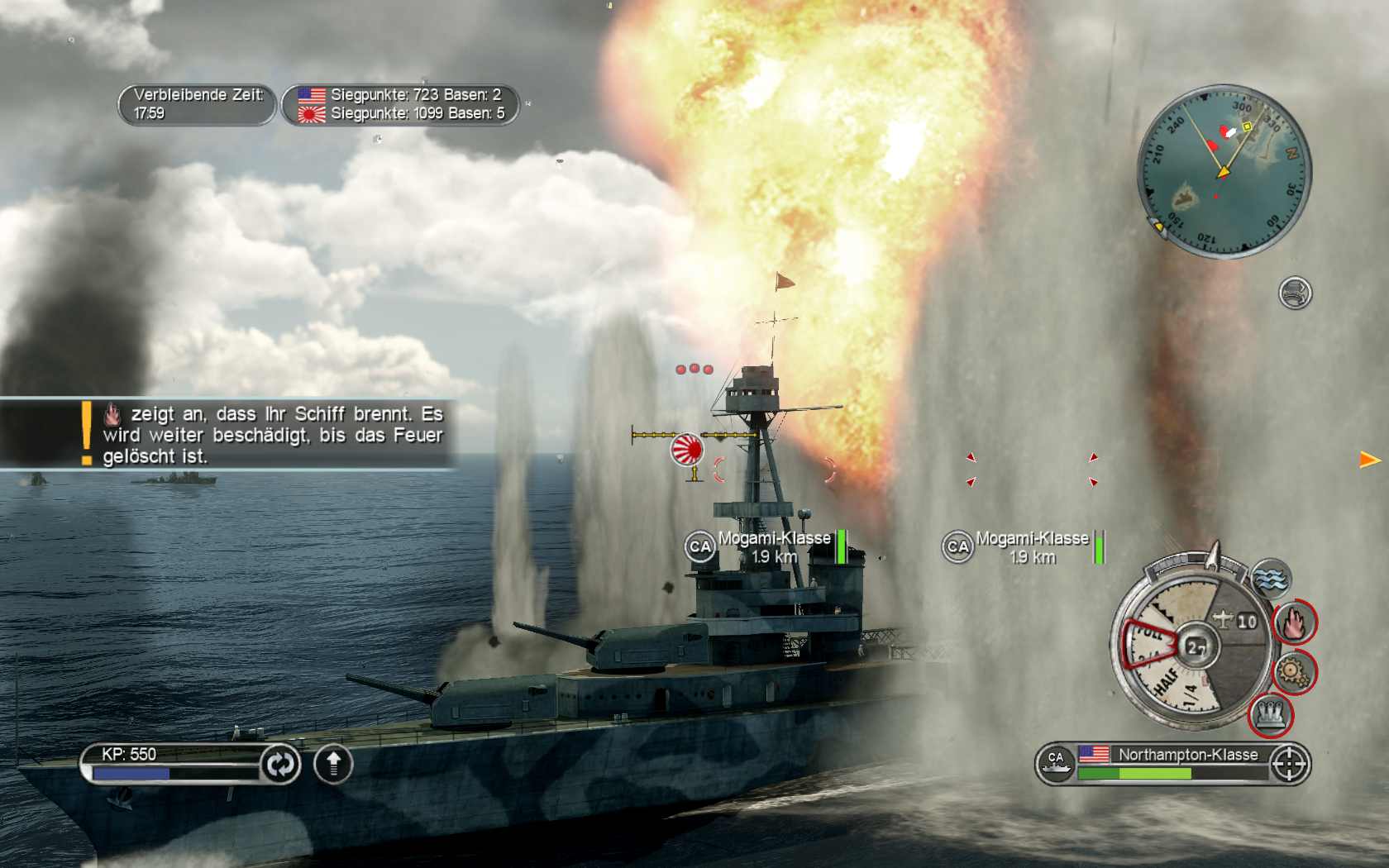Click the crosshair button beside Northampton-Klasse

(x=1288, y=763)
